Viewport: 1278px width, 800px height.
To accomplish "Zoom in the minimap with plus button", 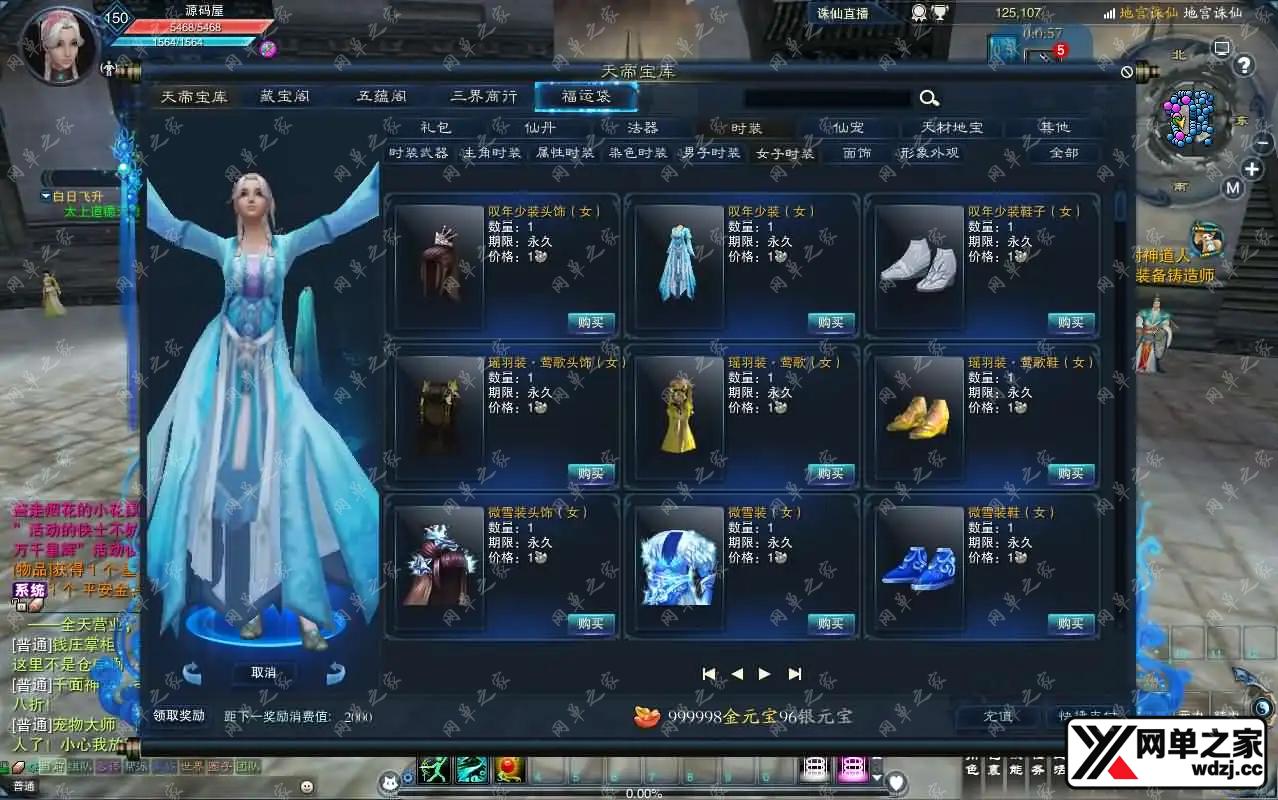I will [1252, 169].
